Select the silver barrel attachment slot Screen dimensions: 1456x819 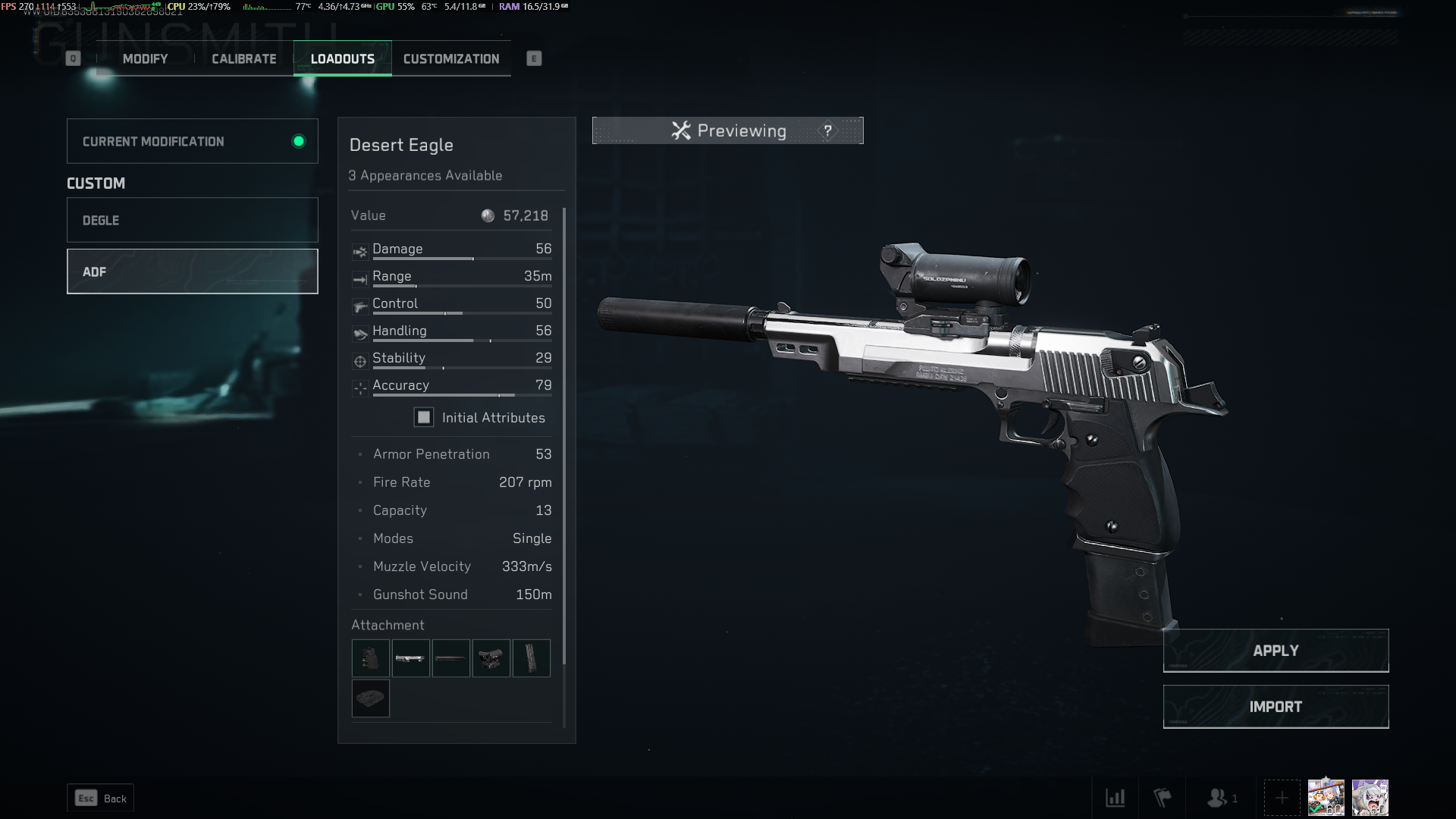click(410, 657)
